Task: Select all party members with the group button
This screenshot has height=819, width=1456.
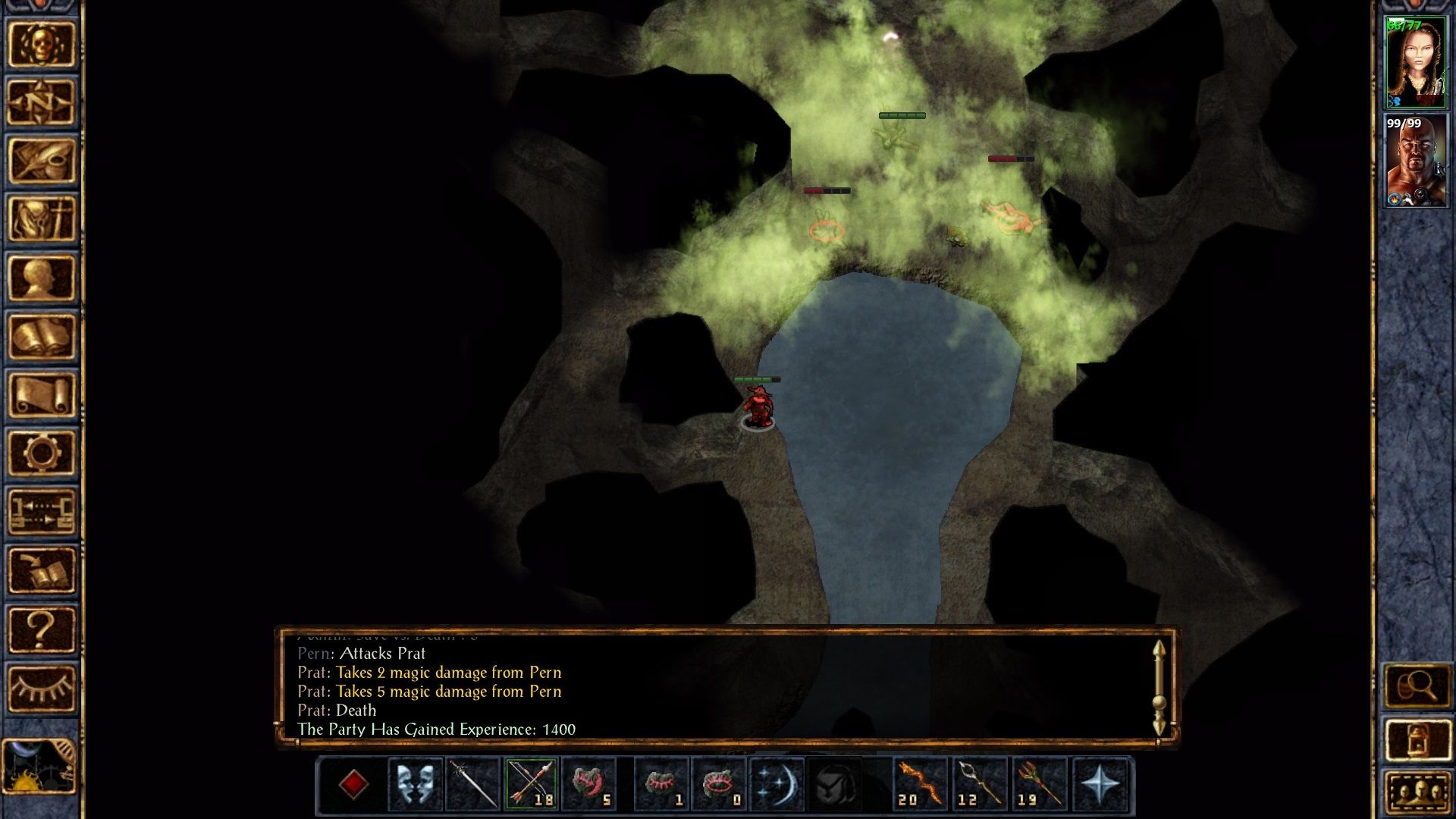Action: (1417, 793)
